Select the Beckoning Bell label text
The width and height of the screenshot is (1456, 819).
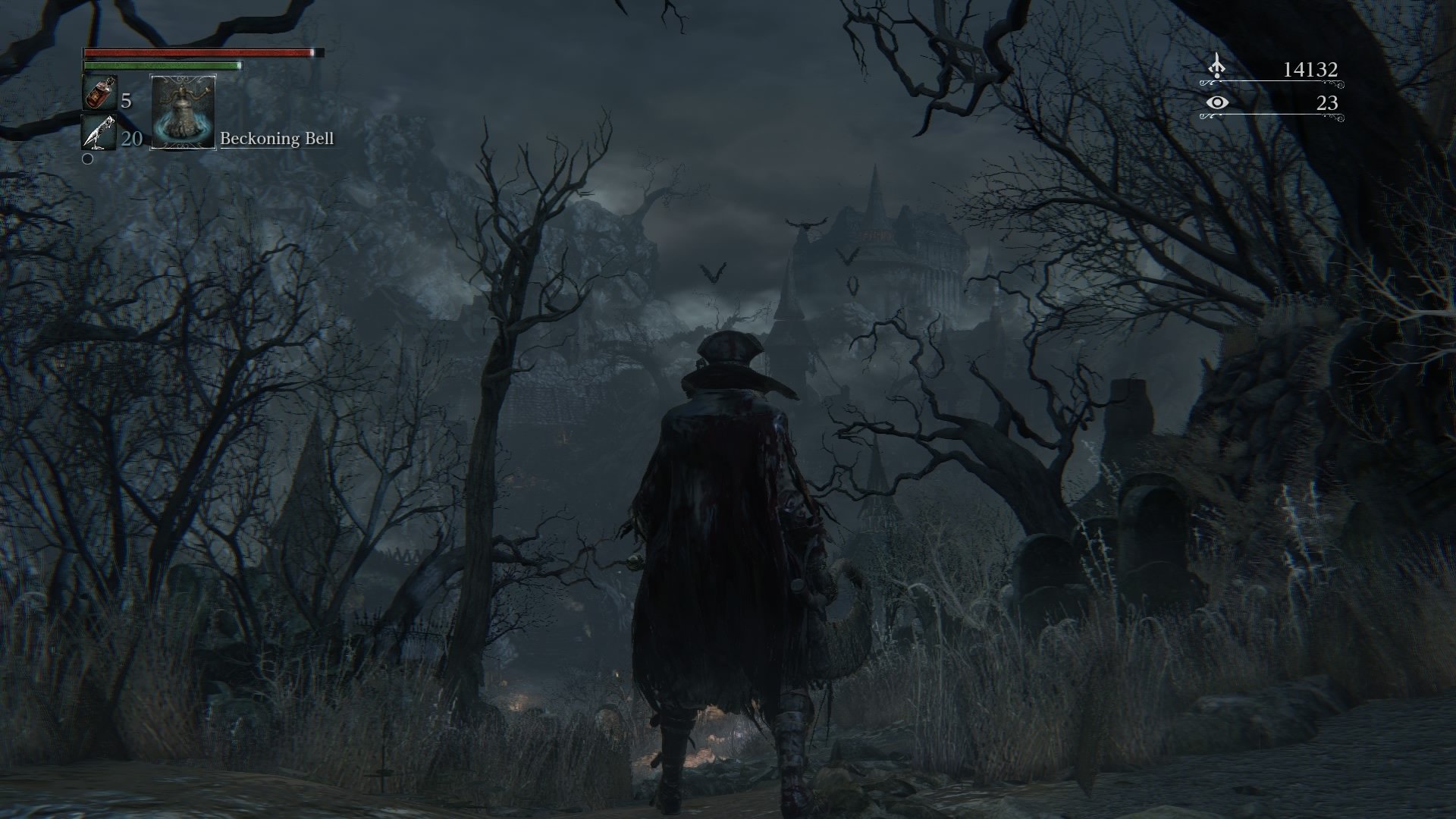tap(277, 140)
